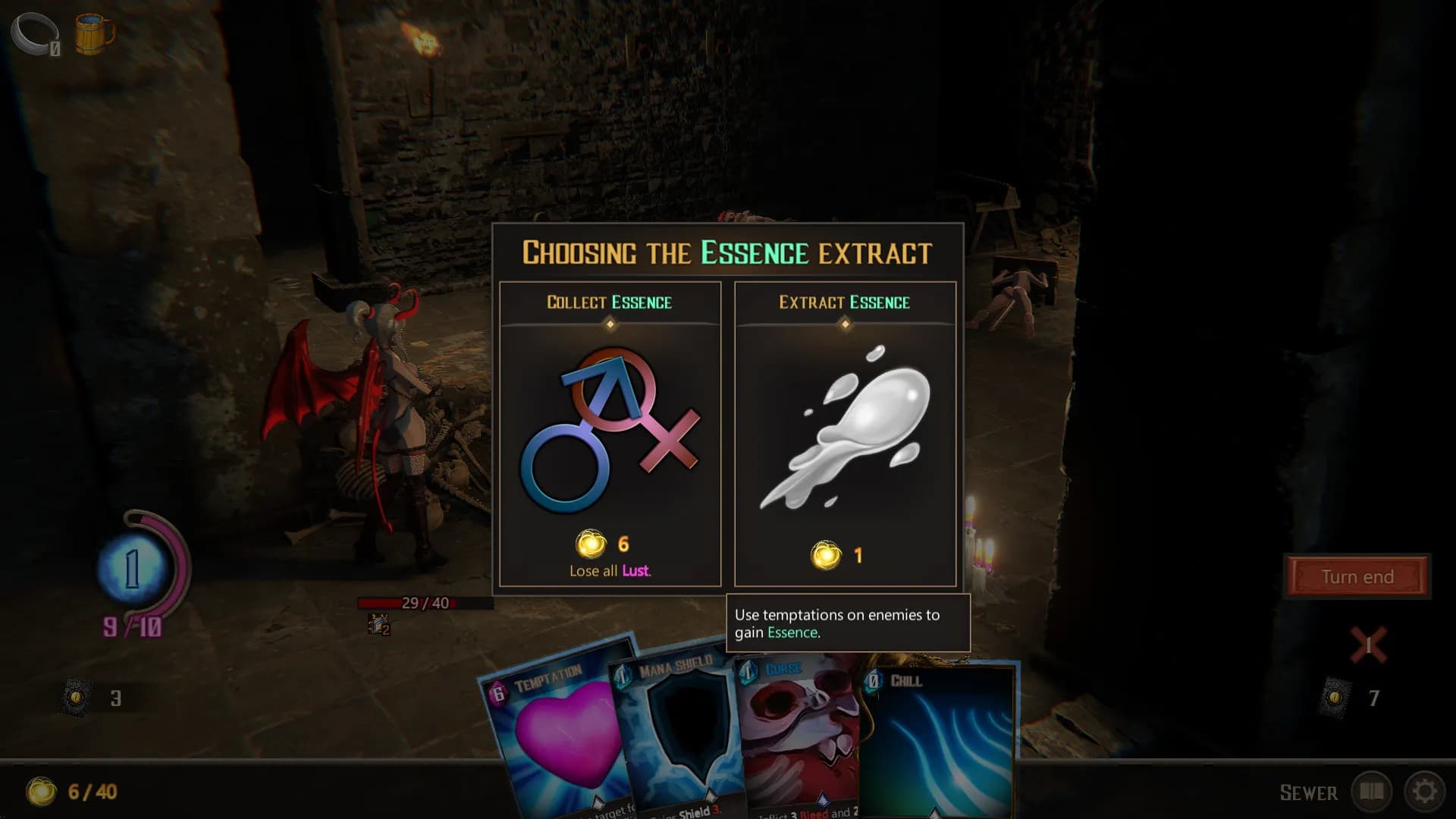Expand the Essence tooltip text box
Image resolution: width=1456 pixels, height=819 pixels.
pyautogui.click(x=847, y=623)
